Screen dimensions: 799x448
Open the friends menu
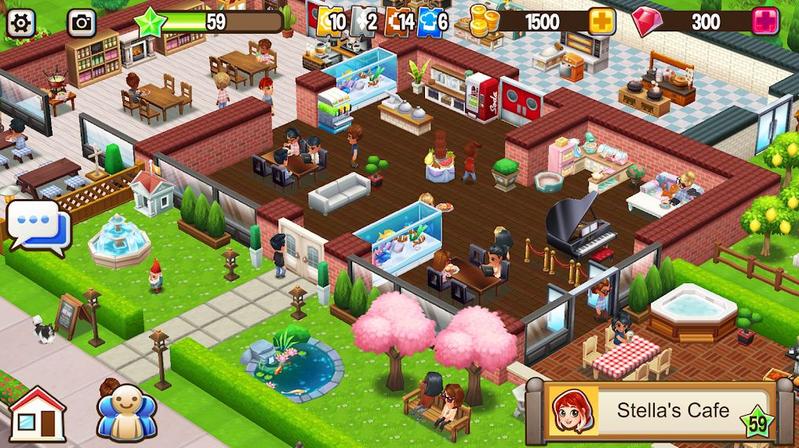click(x=127, y=412)
